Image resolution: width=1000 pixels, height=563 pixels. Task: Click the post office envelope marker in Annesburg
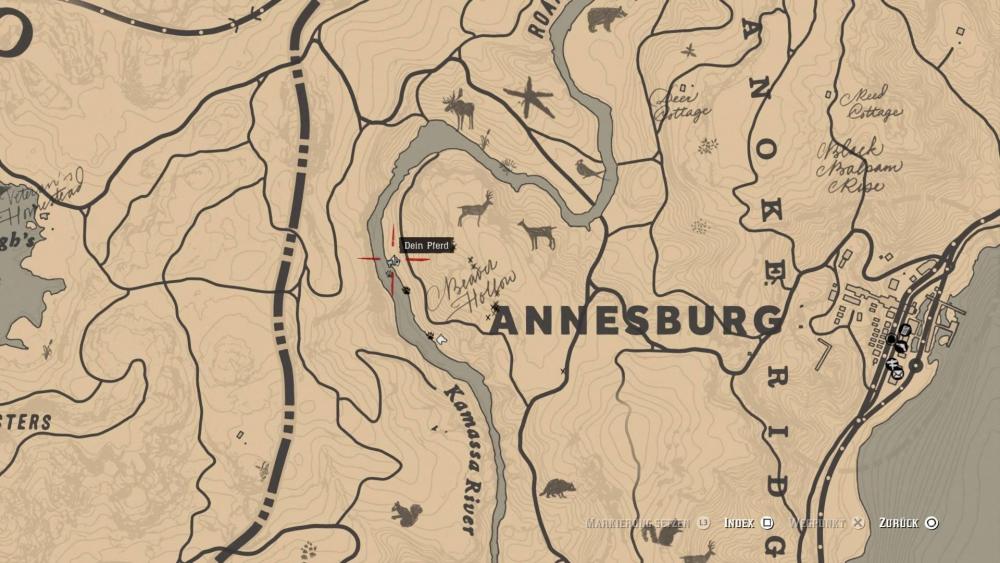pos(897,374)
